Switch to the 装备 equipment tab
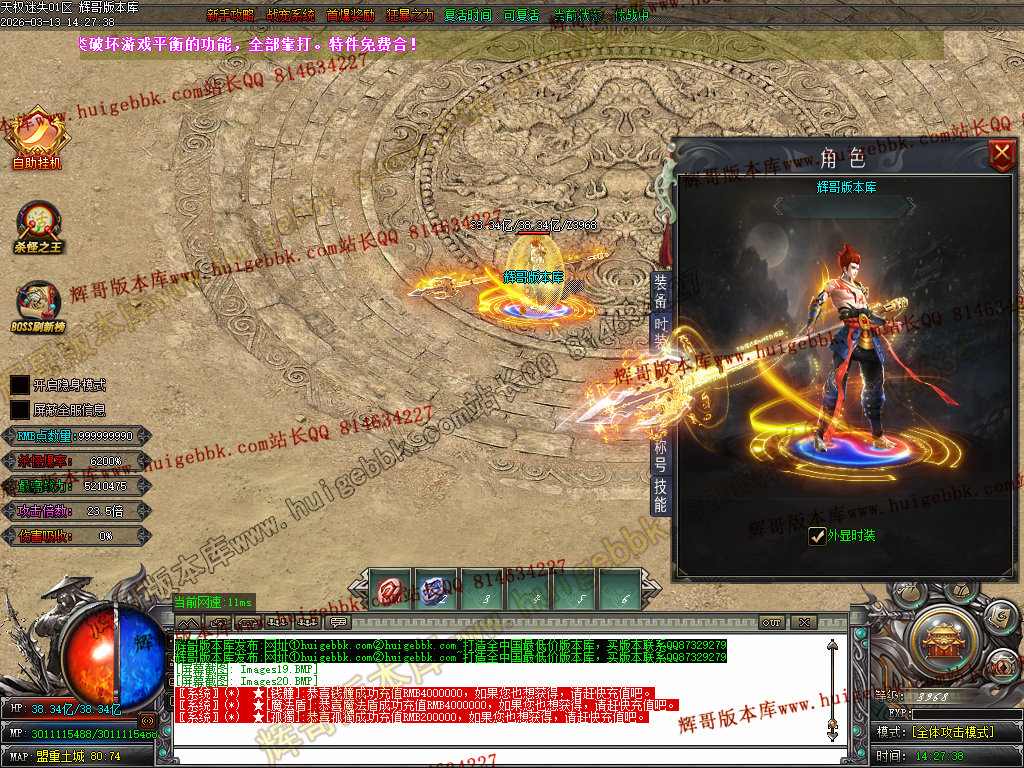This screenshot has width=1024, height=768. click(660, 291)
